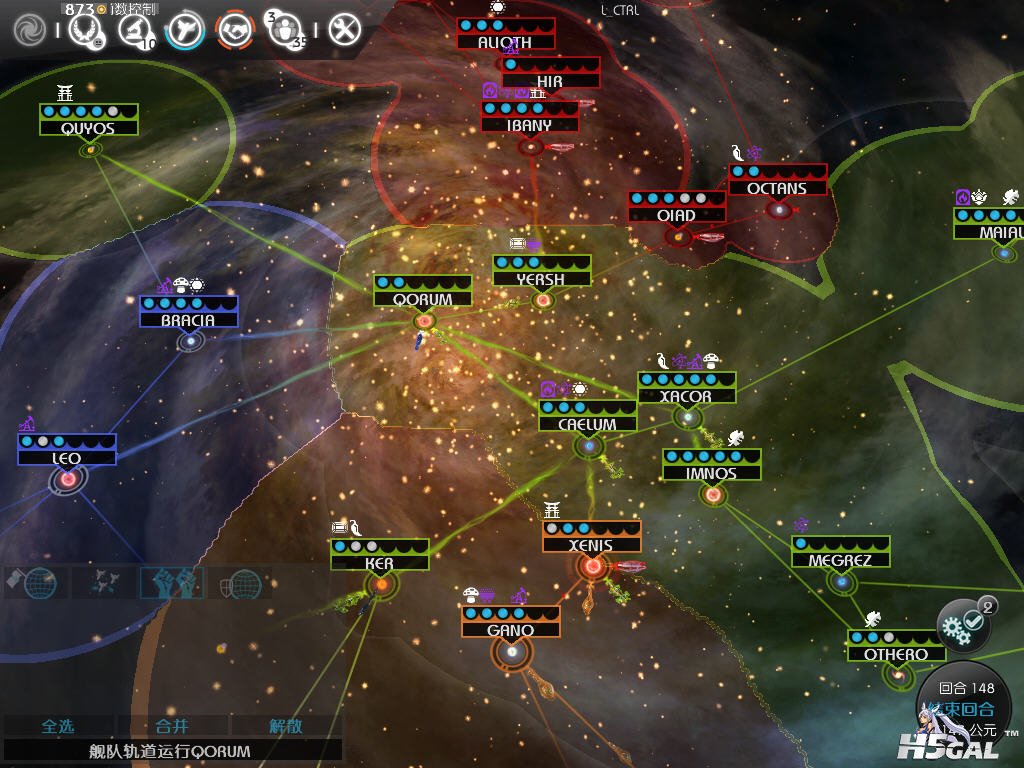Select the QORUM system label
This screenshot has height=768, width=1024.
point(423,299)
